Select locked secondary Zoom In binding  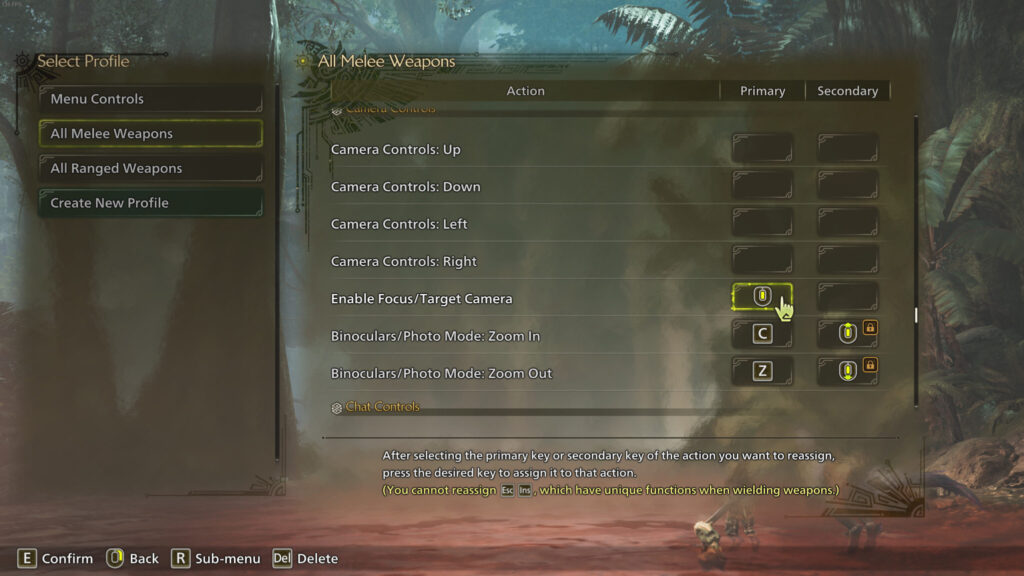coord(848,335)
